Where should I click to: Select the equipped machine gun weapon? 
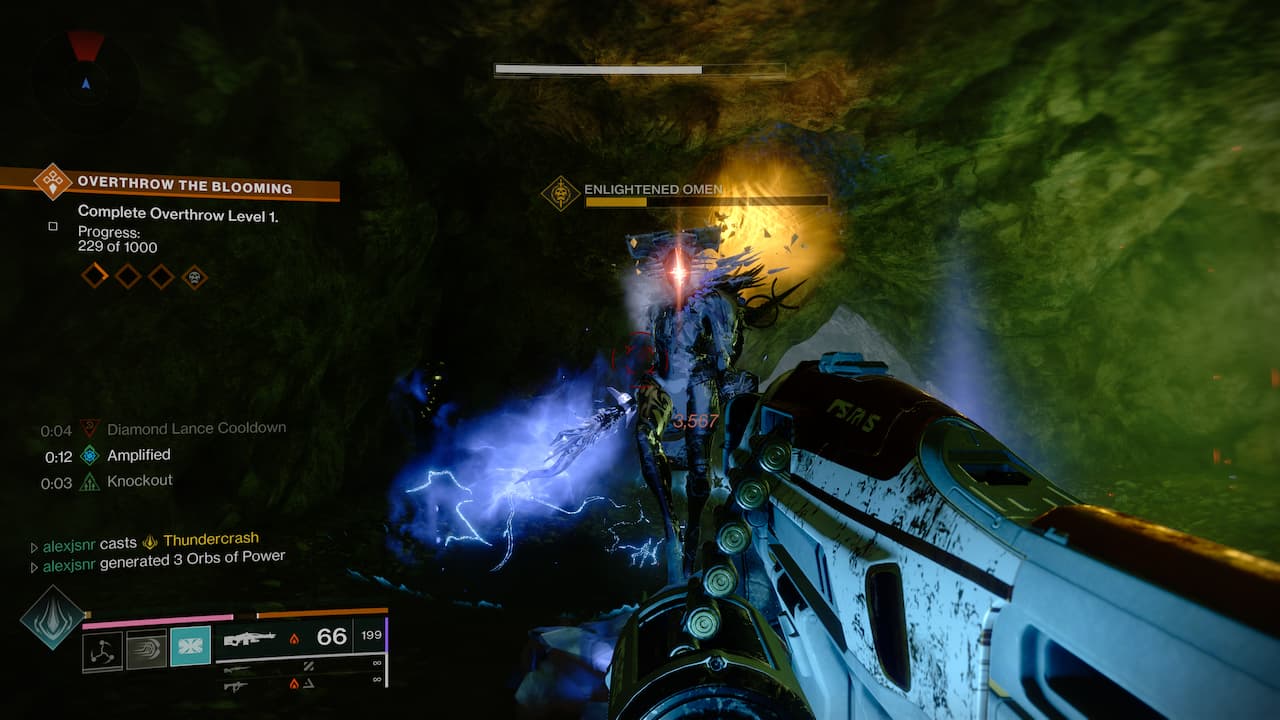tap(250, 638)
